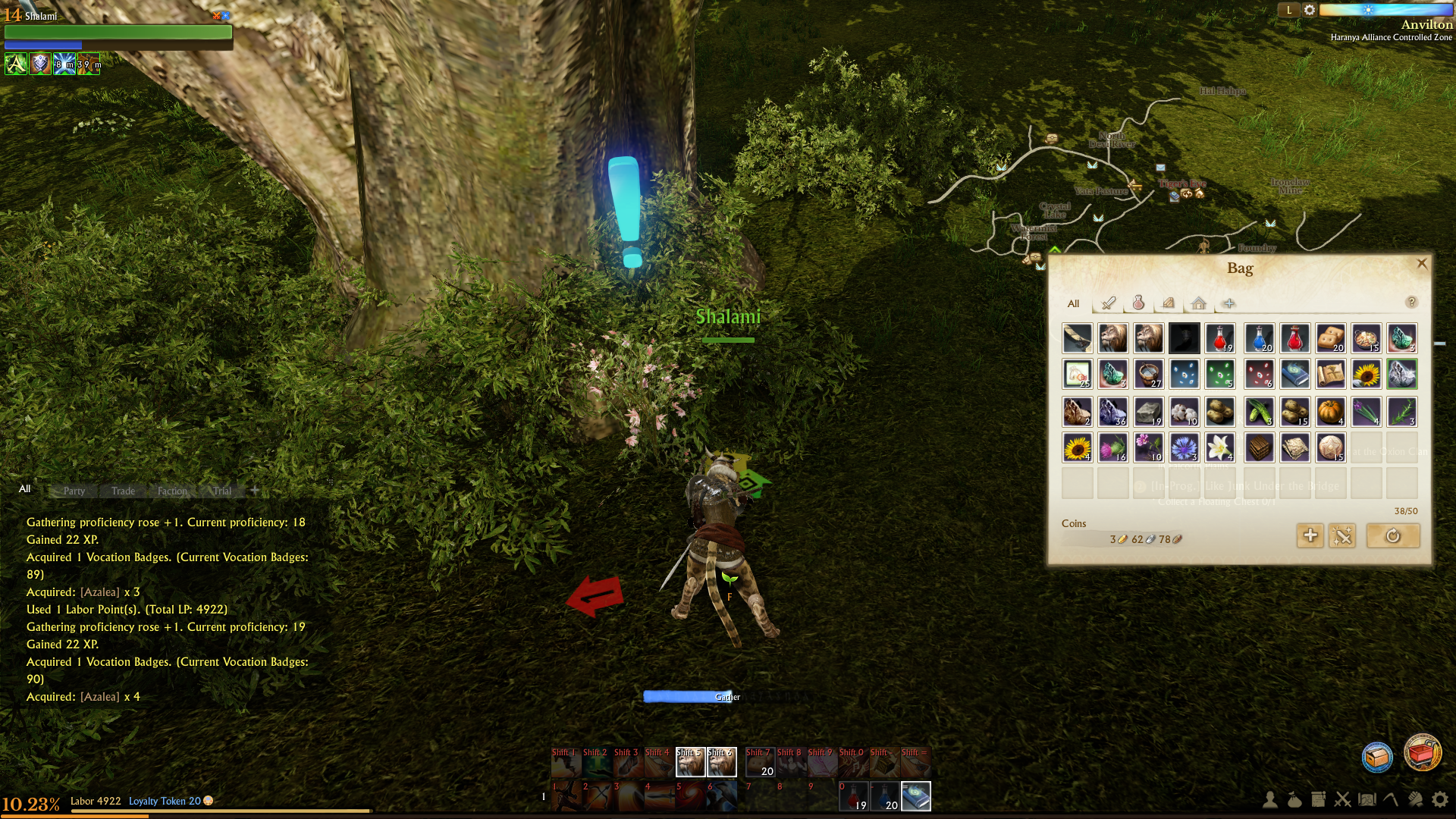Screen dimensions: 1456x819
Task: Open the Bag help question mark
Action: pos(1411,303)
